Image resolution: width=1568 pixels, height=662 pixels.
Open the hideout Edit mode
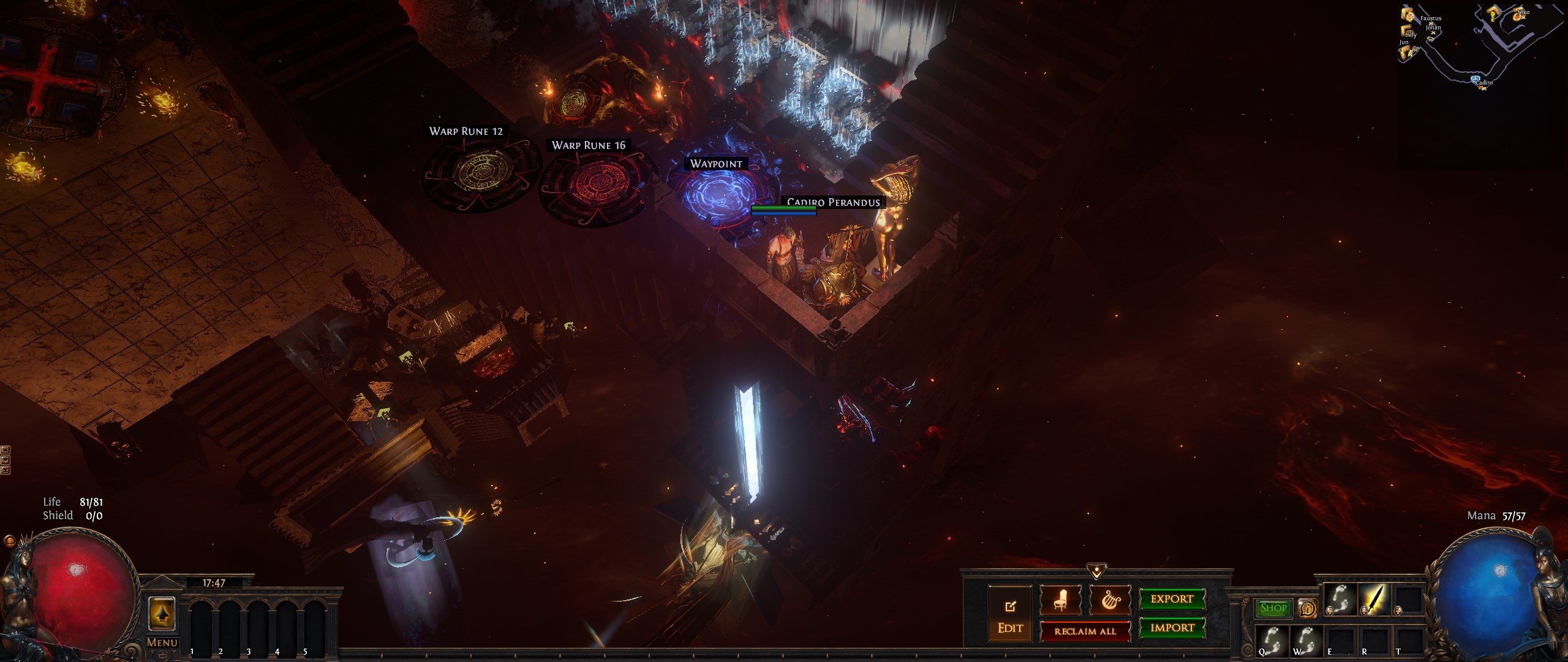click(x=1009, y=615)
